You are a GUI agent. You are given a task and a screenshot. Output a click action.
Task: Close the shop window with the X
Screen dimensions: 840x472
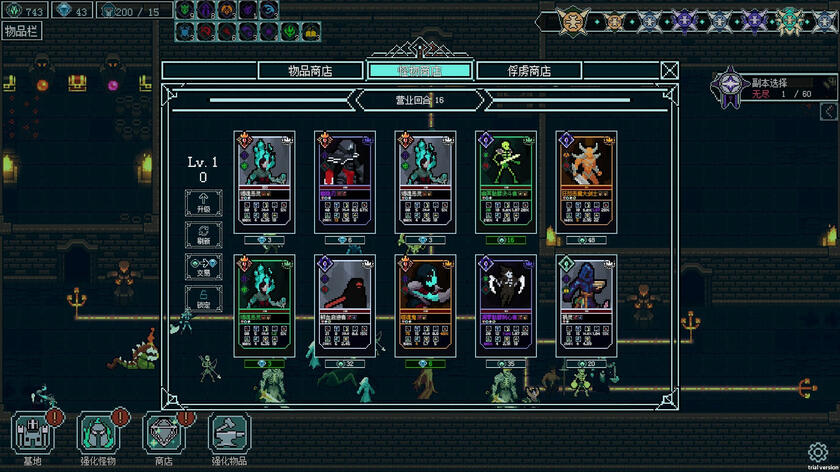click(x=669, y=70)
